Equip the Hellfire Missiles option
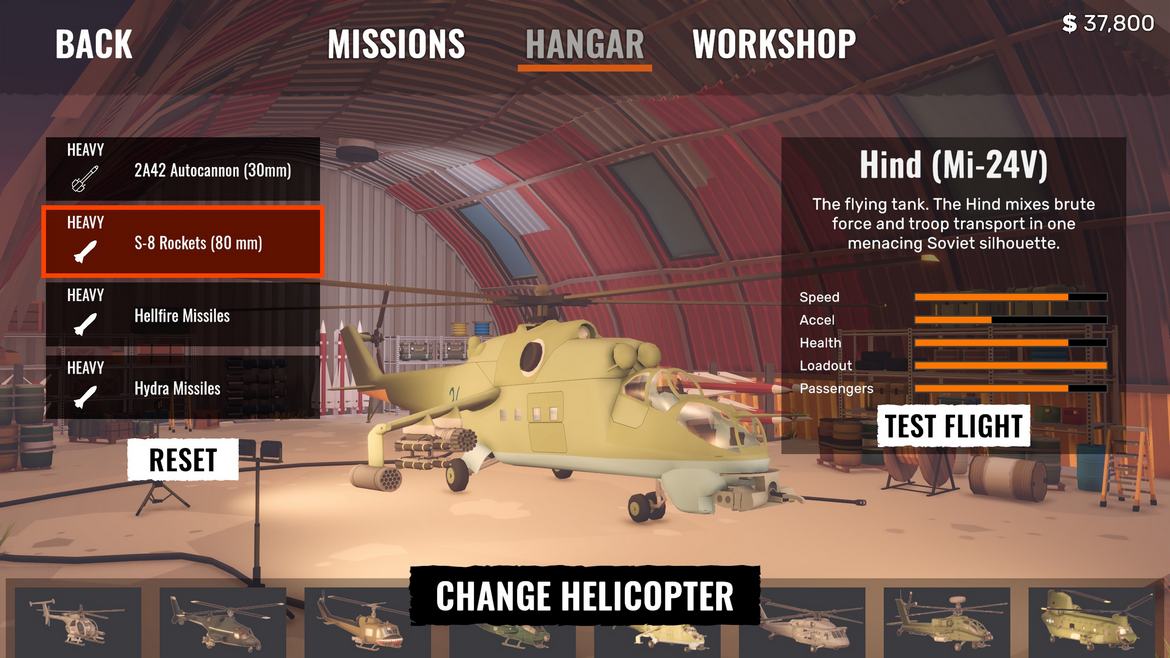1170x658 pixels. coord(181,316)
